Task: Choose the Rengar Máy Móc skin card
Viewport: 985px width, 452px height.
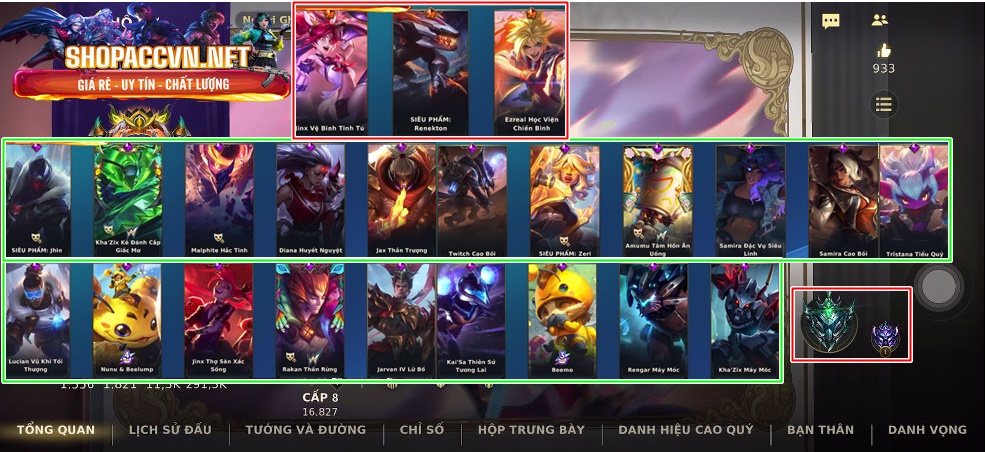Action: 653,320
